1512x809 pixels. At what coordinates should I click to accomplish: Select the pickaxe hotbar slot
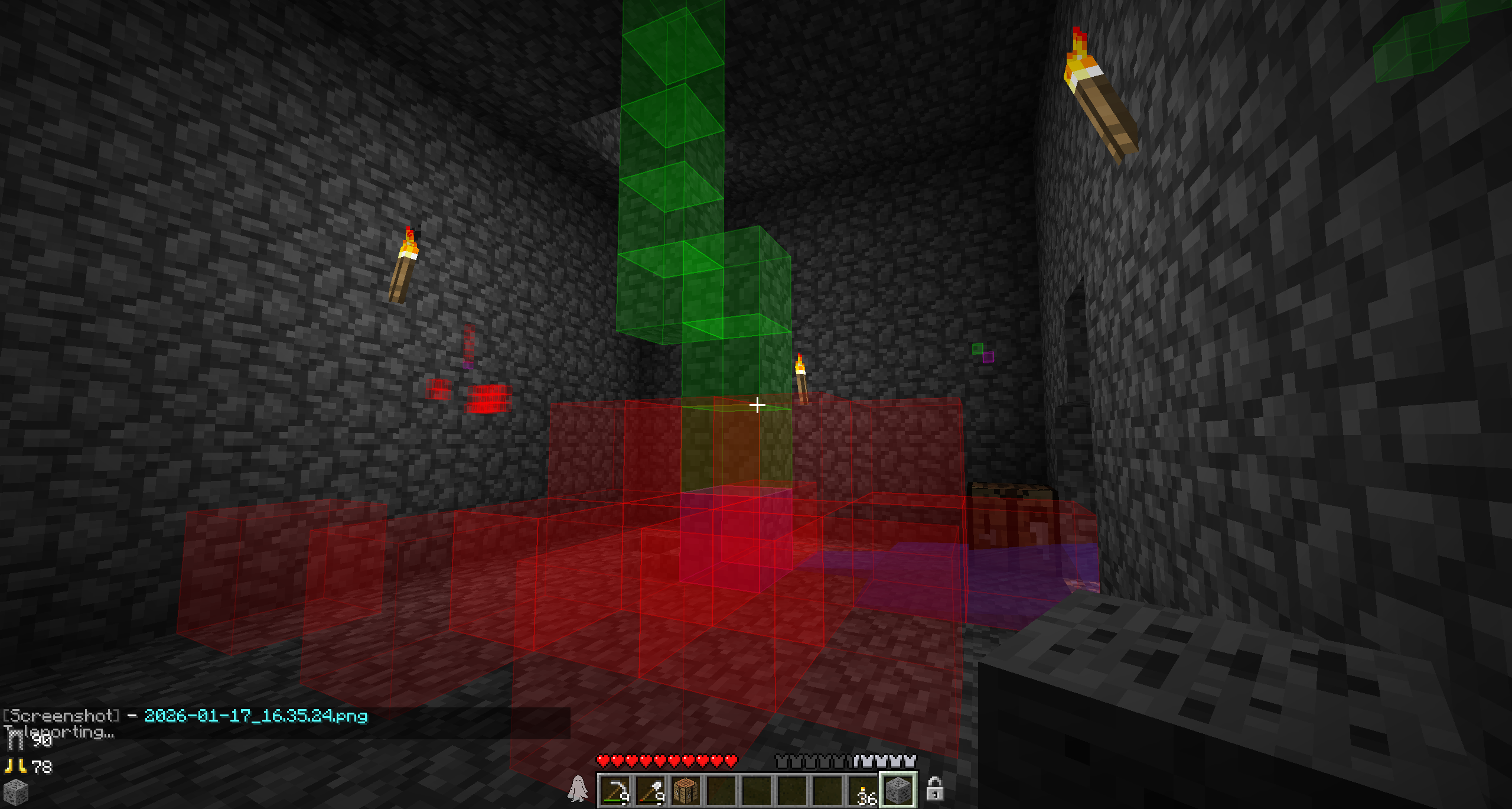(x=615, y=790)
